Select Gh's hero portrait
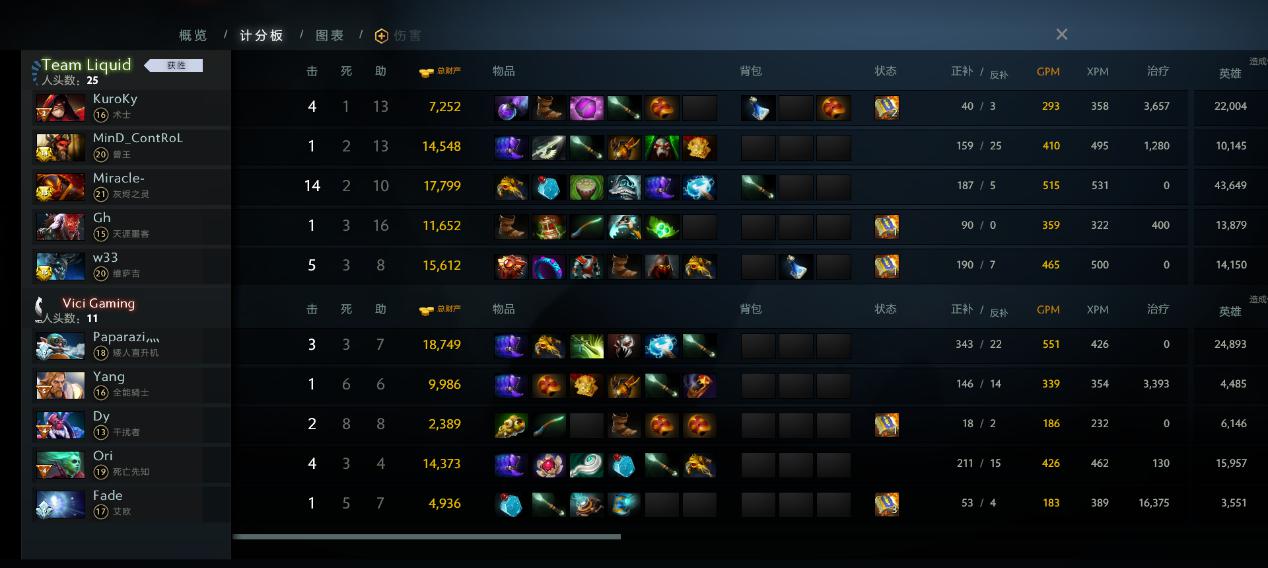1268x568 pixels. click(x=61, y=226)
